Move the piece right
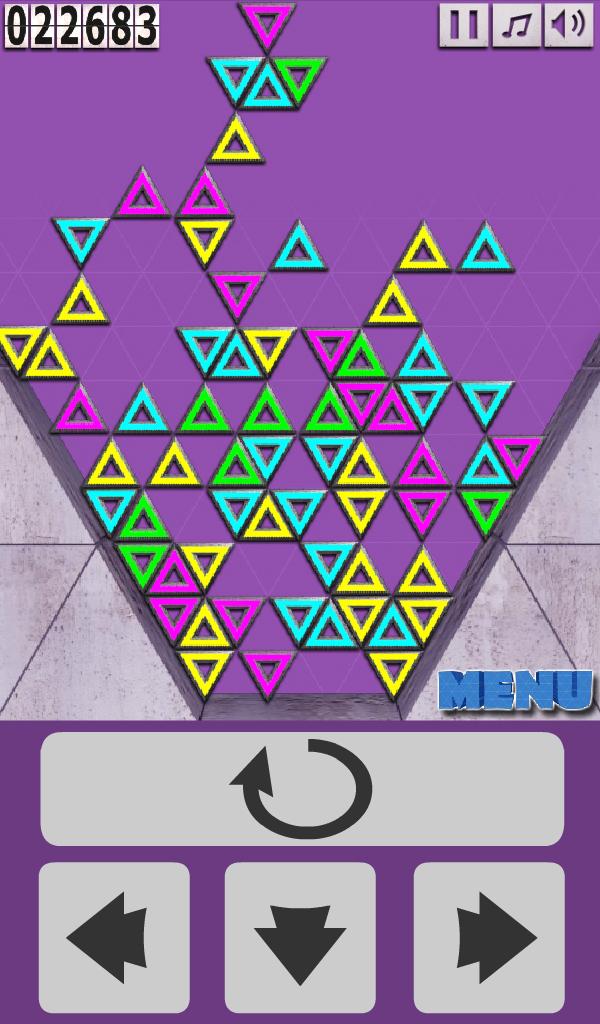The height and width of the screenshot is (1024, 600). [489, 937]
